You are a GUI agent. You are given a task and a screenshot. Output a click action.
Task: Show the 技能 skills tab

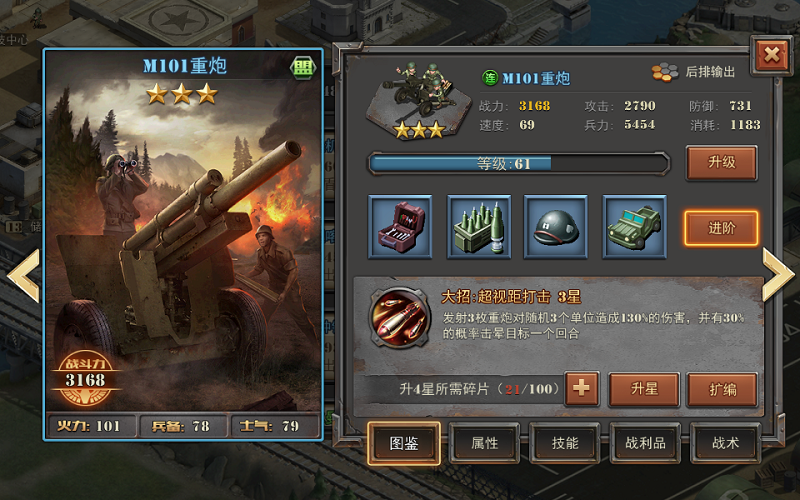[x=565, y=443]
